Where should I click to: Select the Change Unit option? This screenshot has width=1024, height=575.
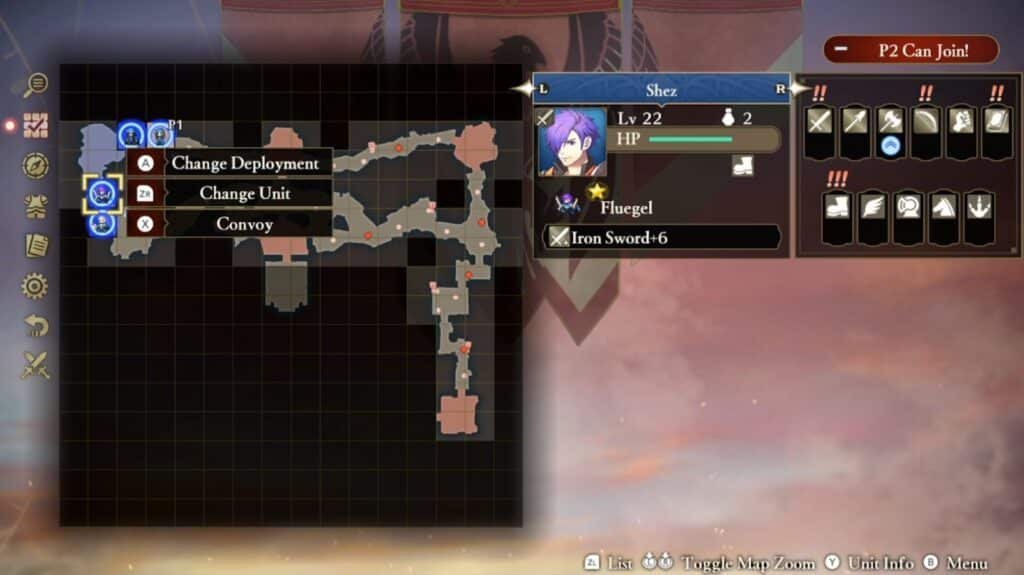pyautogui.click(x=230, y=193)
